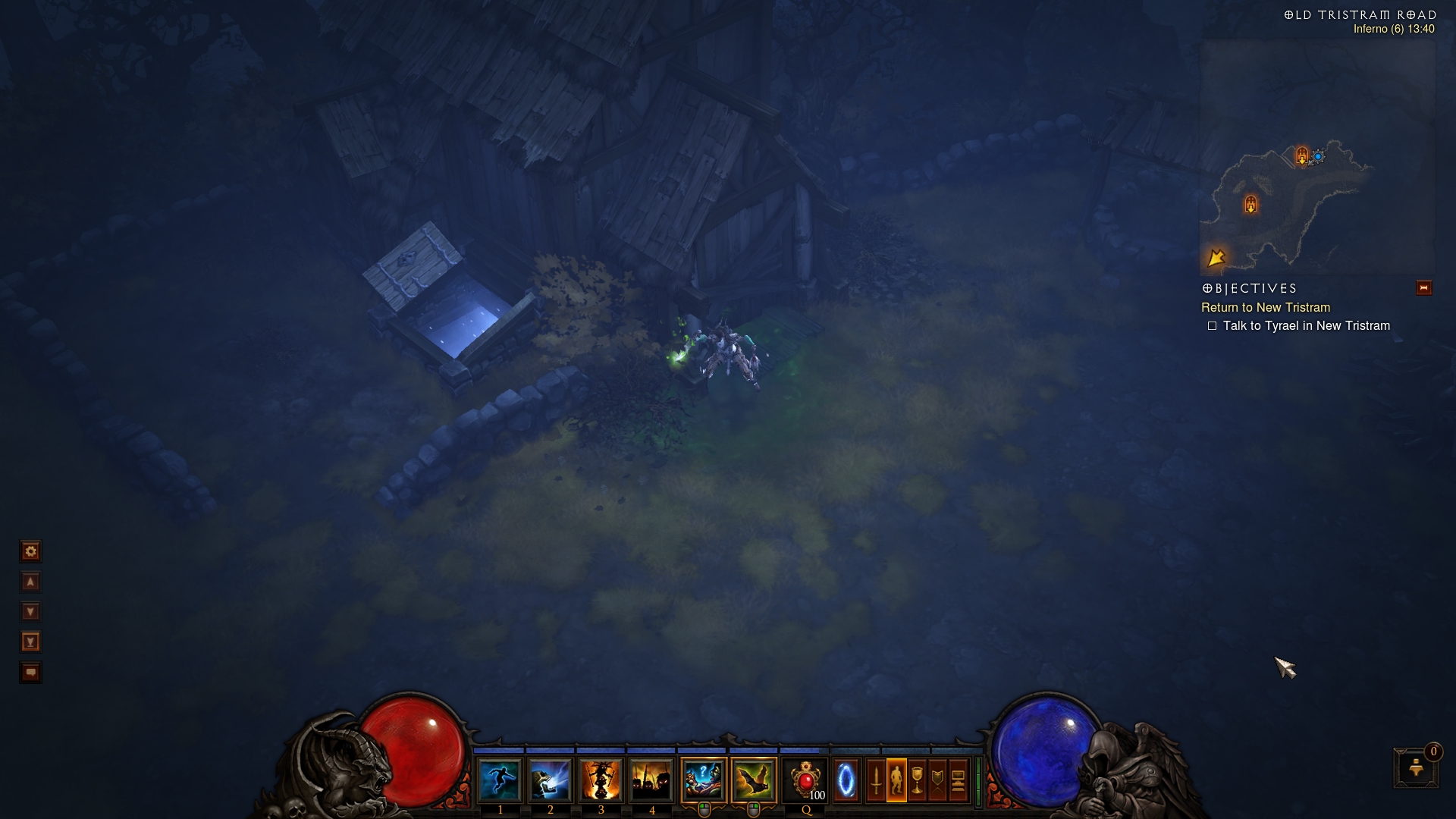Select the Firebats skill icon
Image resolution: width=1456 pixels, height=819 pixels.
click(754, 780)
